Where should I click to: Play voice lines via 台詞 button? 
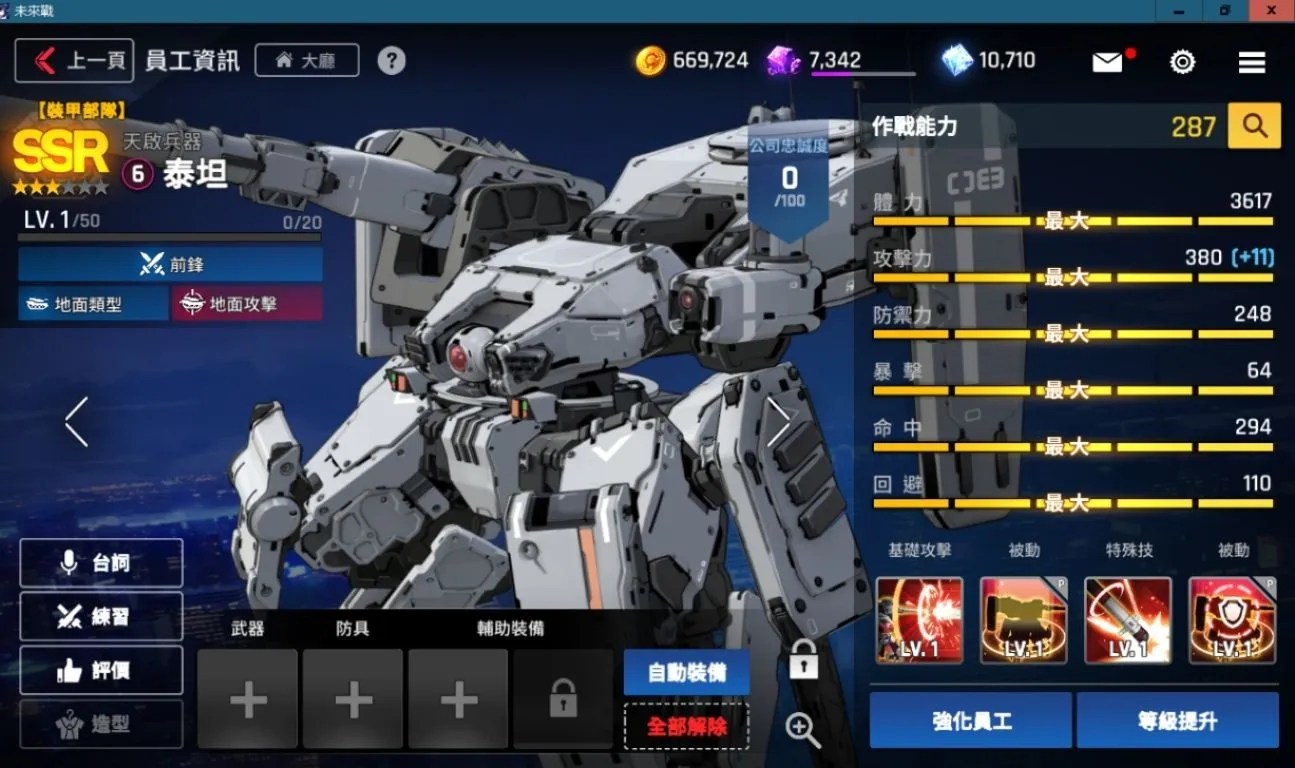point(101,563)
